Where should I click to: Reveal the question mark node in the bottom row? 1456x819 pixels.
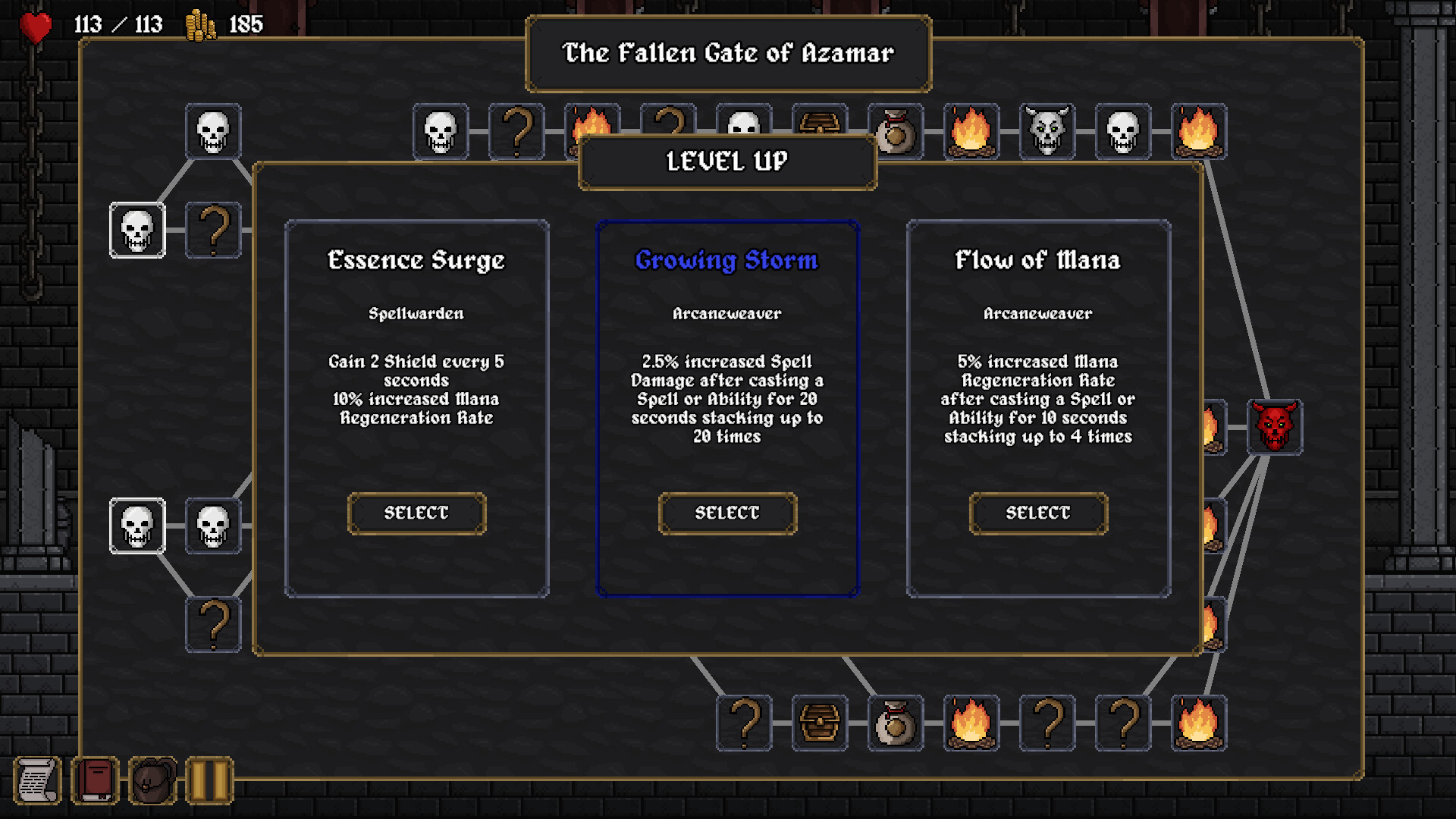[746, 724]
